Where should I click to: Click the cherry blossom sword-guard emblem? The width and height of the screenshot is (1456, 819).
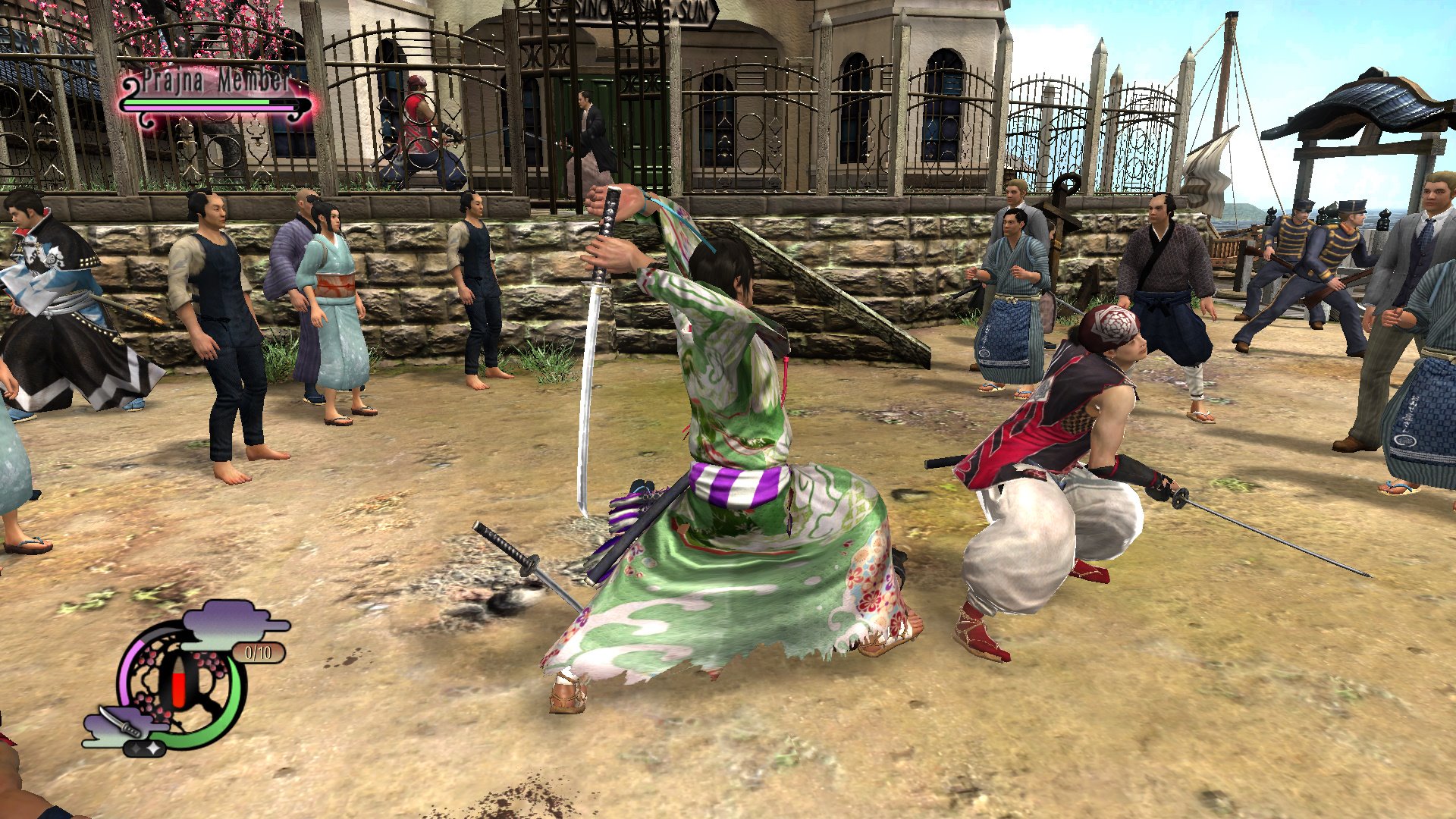[180, 682]
